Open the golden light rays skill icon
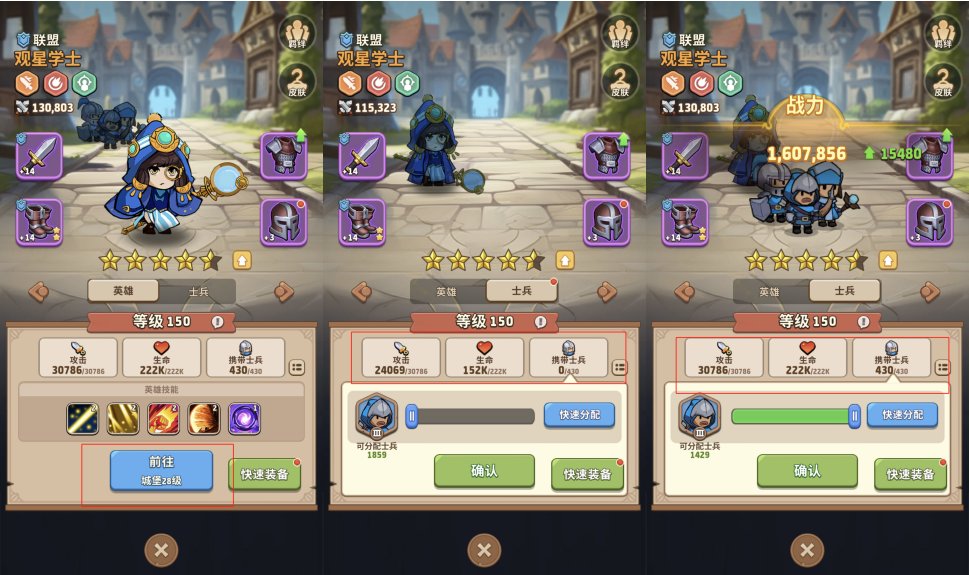 pyautogui.click(x=123, y=418)
